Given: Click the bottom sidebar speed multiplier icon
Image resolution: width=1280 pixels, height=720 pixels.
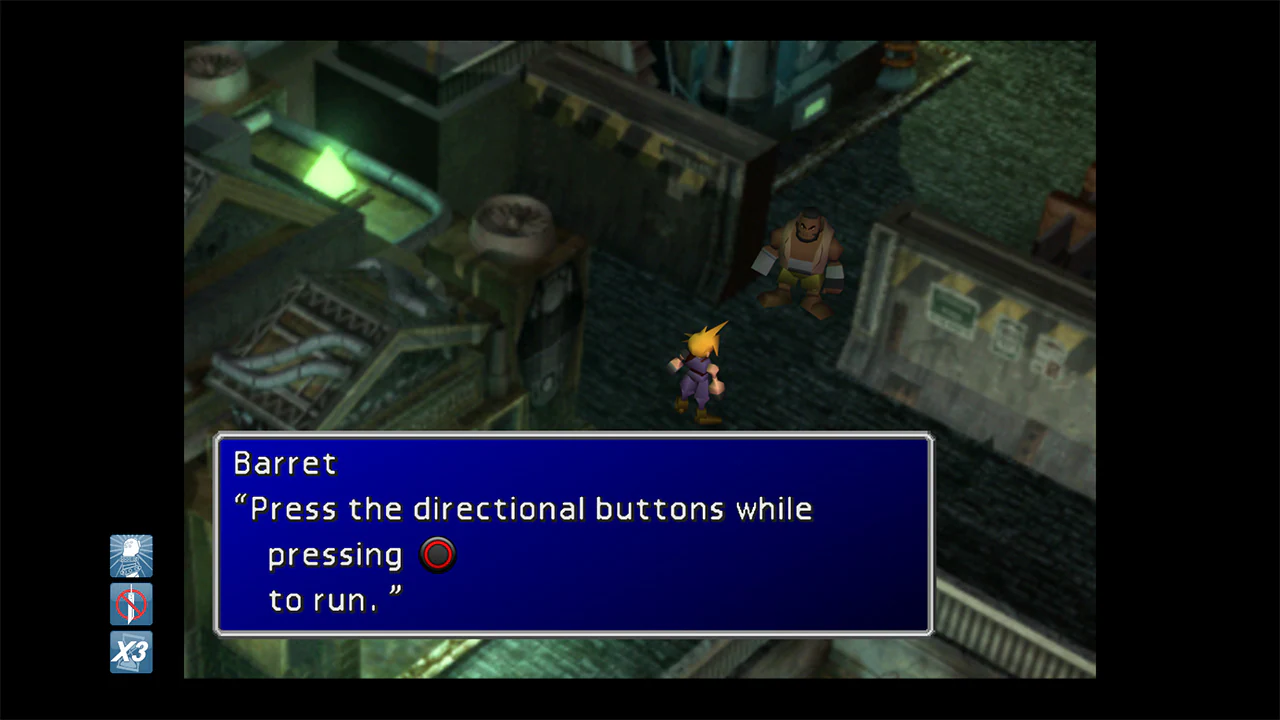Looking at the screenshot, I should tap(131, 652).
